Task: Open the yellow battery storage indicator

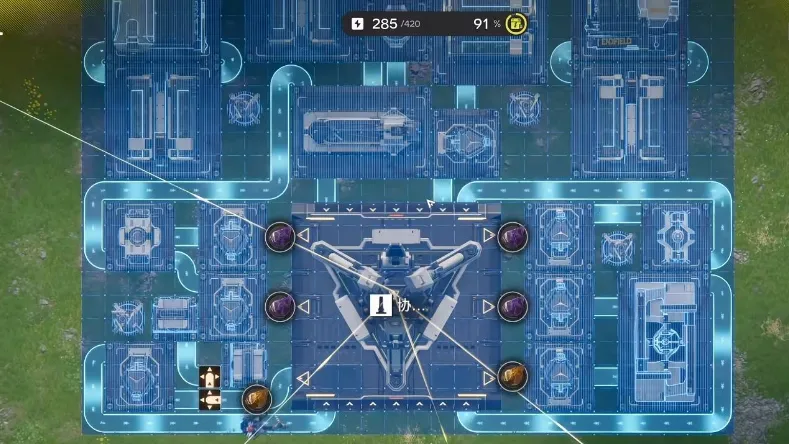Action: [x=516, y=23]
